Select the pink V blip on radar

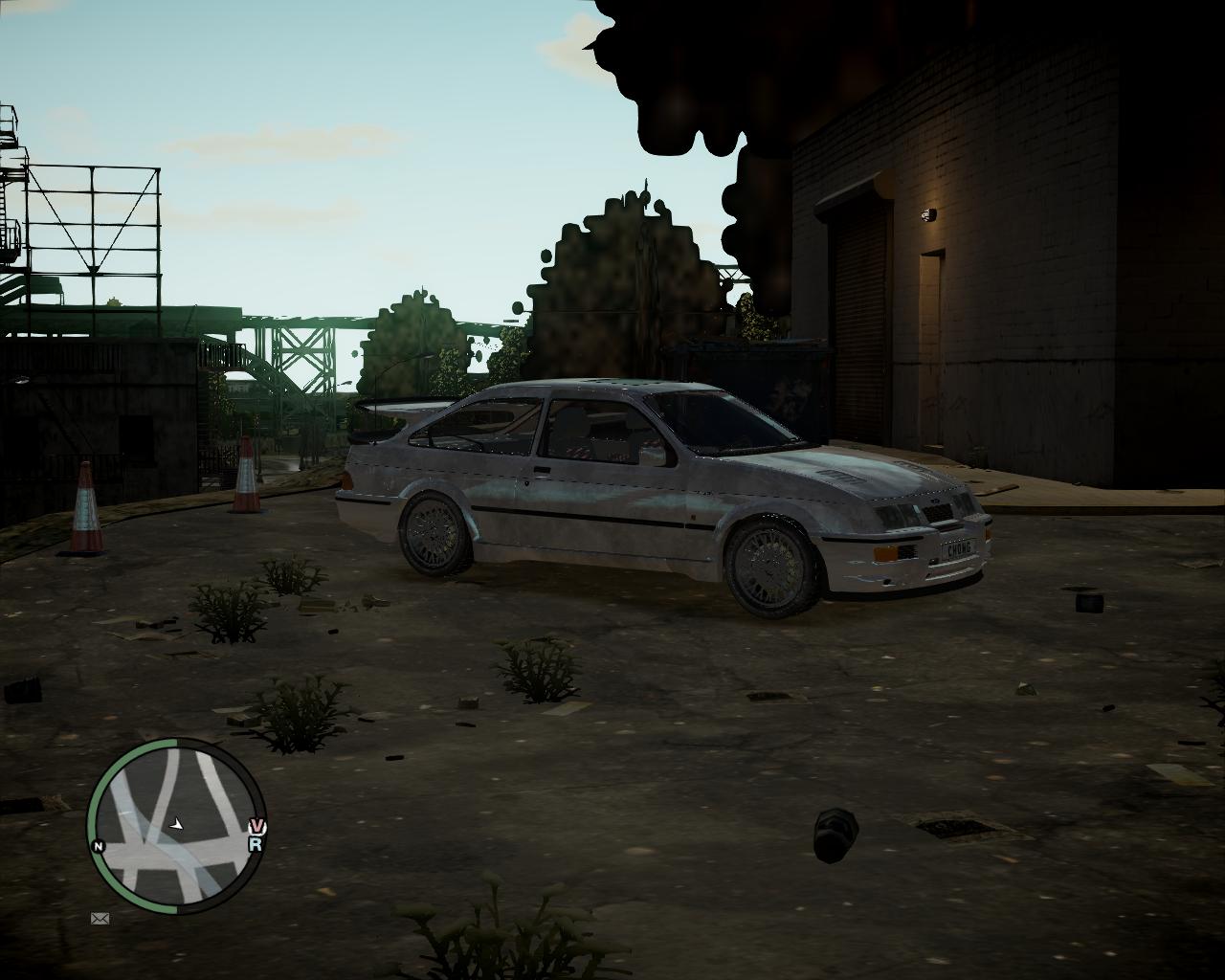coord(256,827)
